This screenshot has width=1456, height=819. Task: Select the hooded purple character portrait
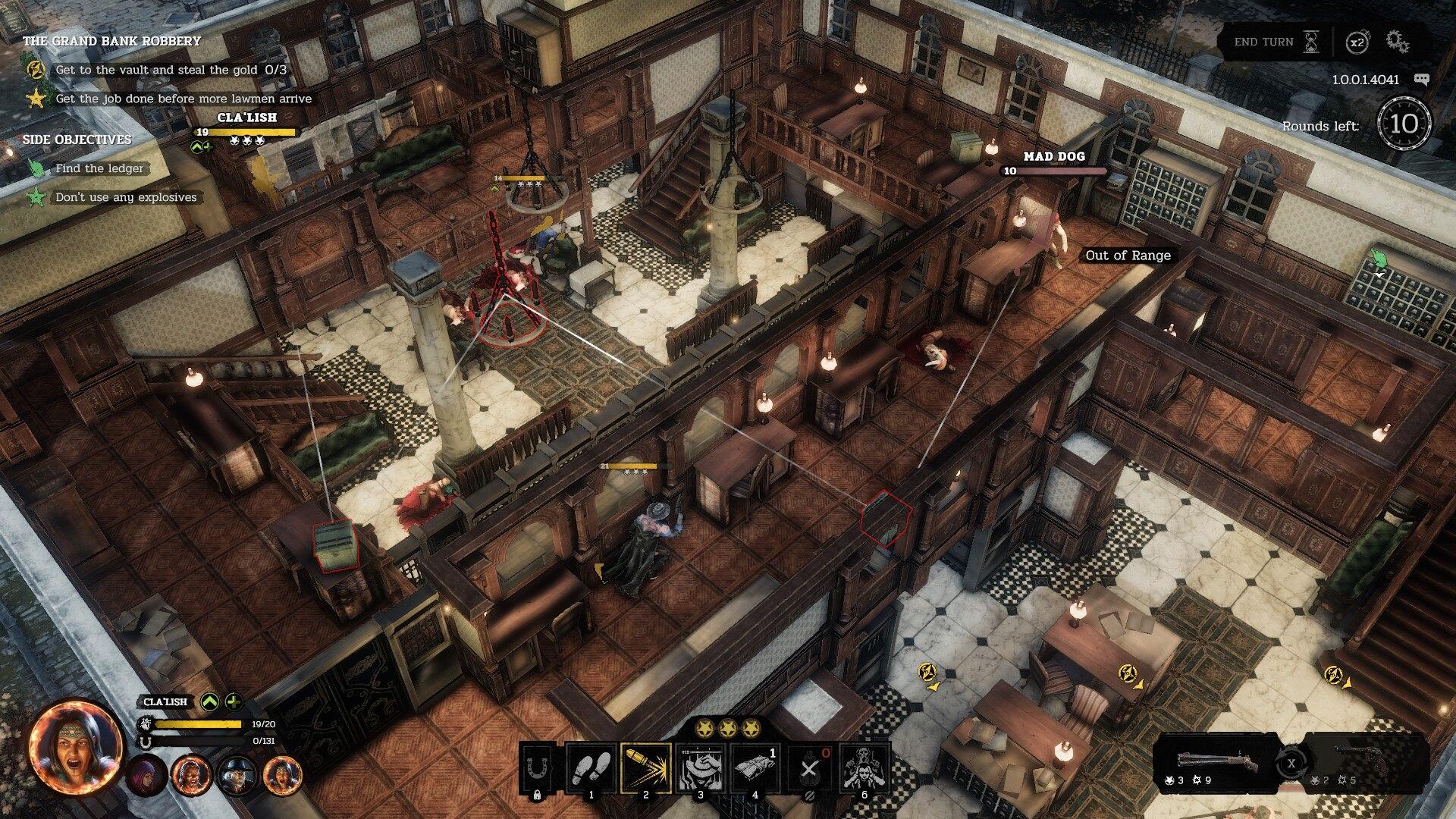[x=146, y=774]
